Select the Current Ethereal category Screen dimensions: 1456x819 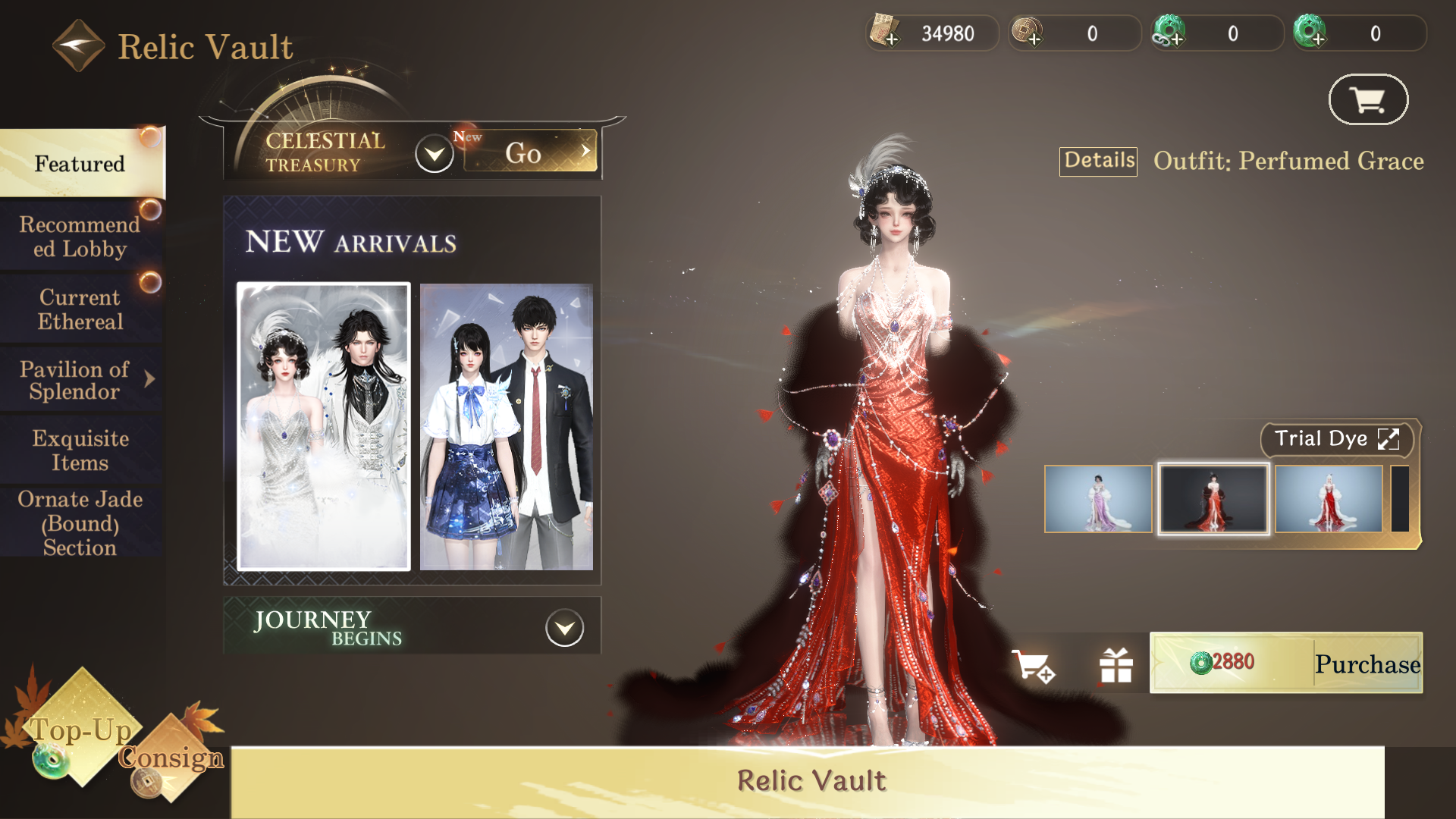coord(80,309)
